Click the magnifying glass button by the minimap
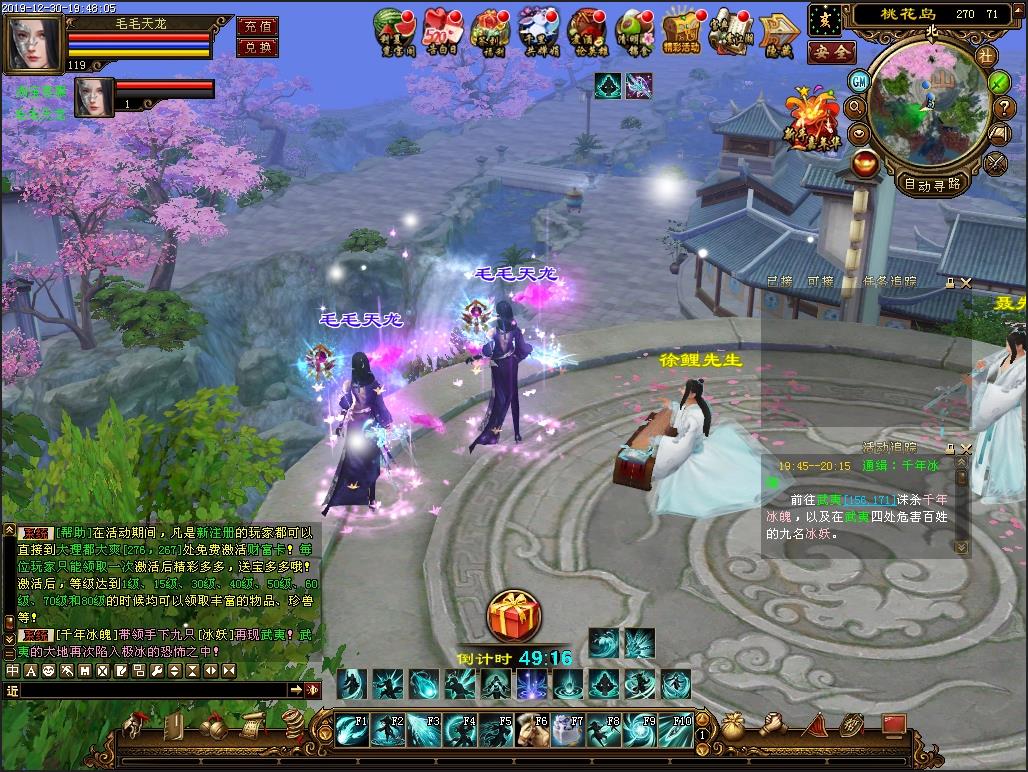Viewport: 1028px width, 772px height. [x=855, y=107]
